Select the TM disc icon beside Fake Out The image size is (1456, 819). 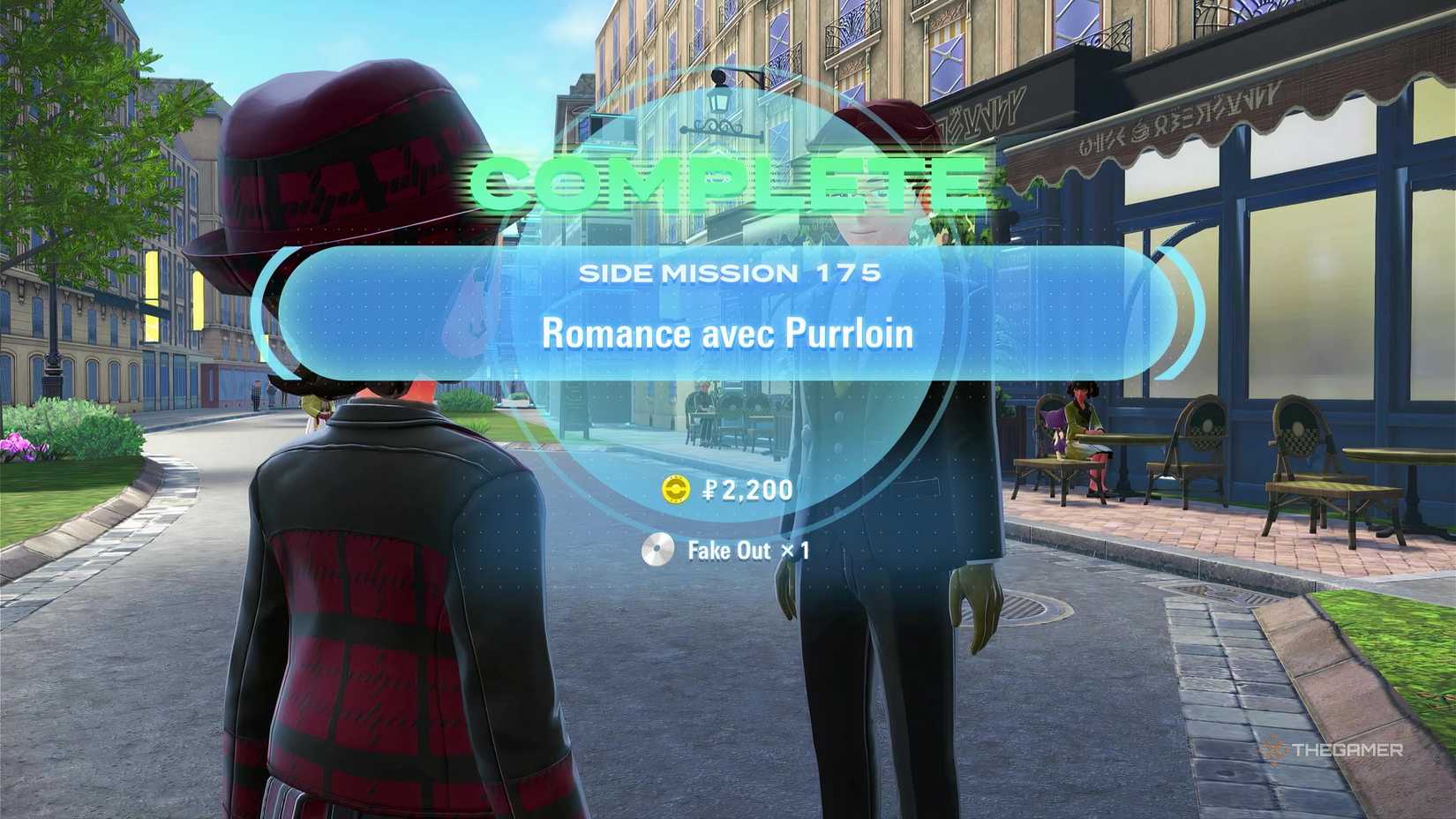click(657, 550)
